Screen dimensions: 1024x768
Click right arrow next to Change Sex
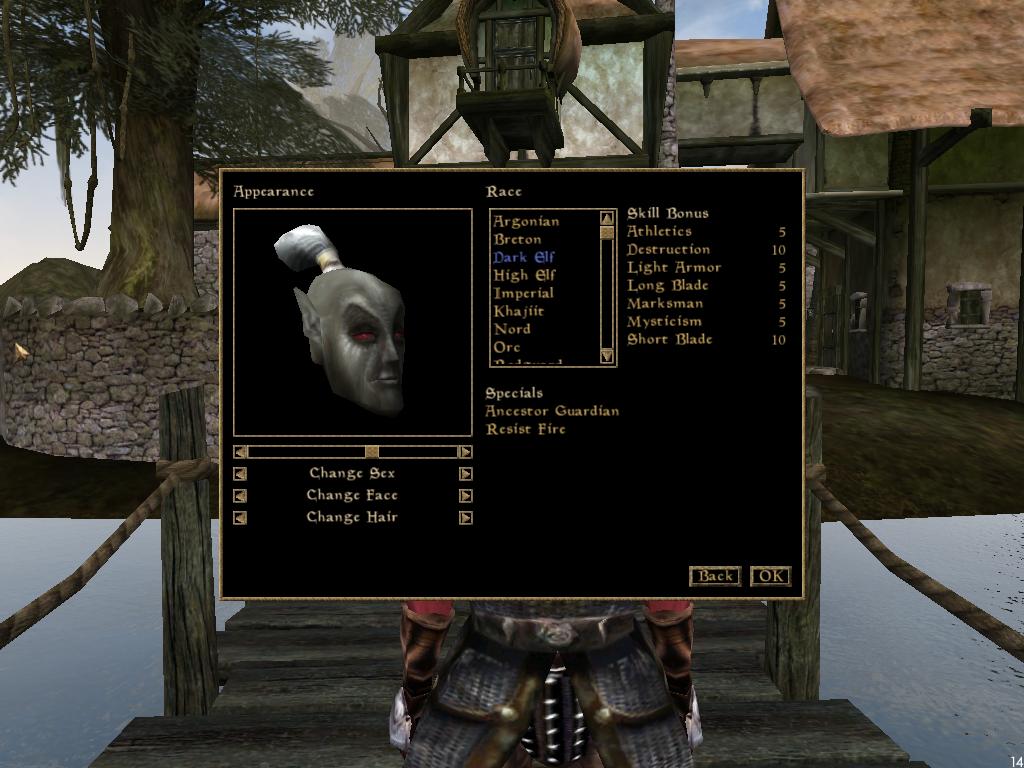pyautogui.click(x=466, y=474)
